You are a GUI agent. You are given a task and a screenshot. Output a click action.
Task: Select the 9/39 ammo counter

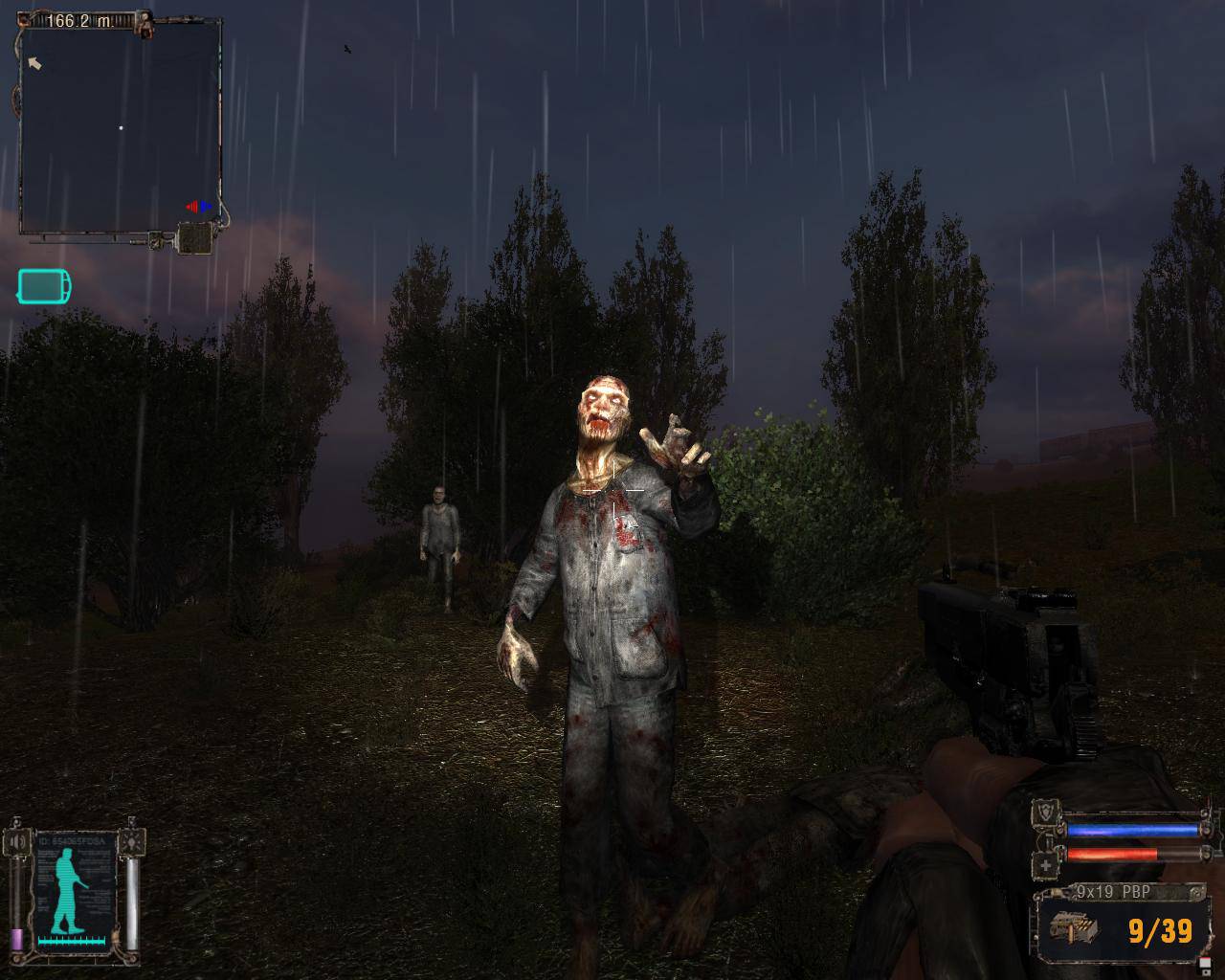point(1158,931)
